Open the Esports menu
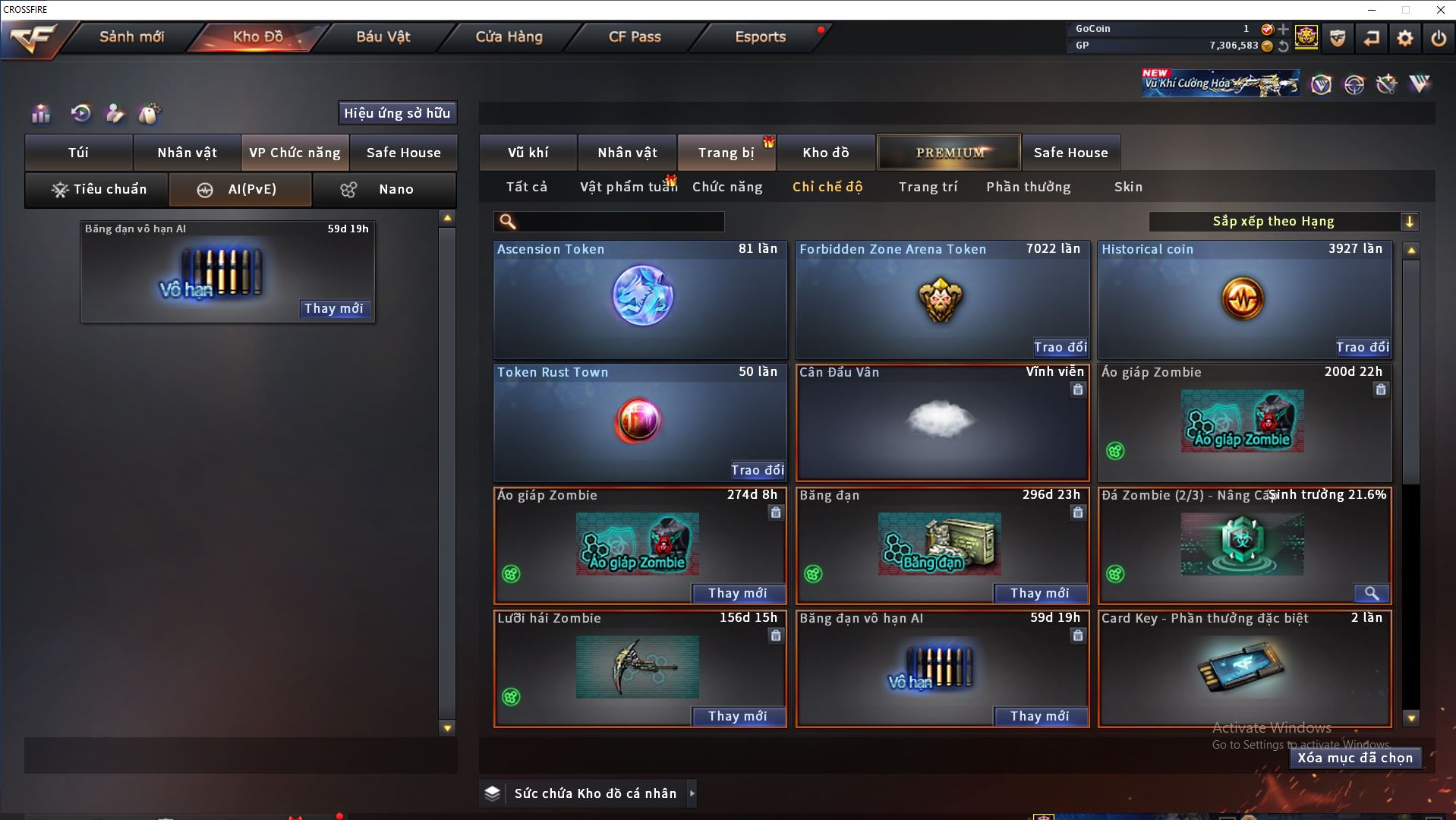This screenshot has width=1456, height=820. tap(760, 37)
